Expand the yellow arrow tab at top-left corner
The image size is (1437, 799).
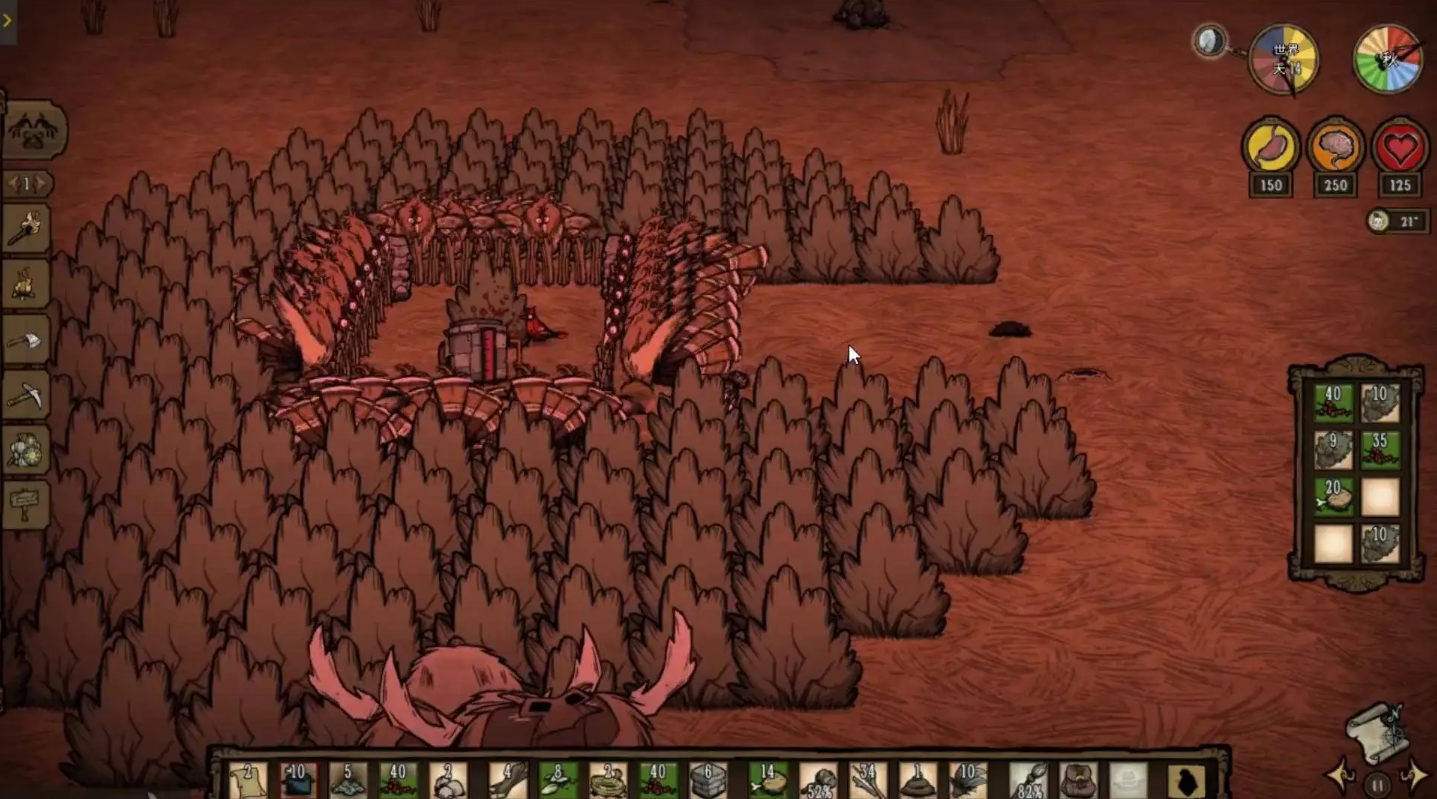[7, 20]
